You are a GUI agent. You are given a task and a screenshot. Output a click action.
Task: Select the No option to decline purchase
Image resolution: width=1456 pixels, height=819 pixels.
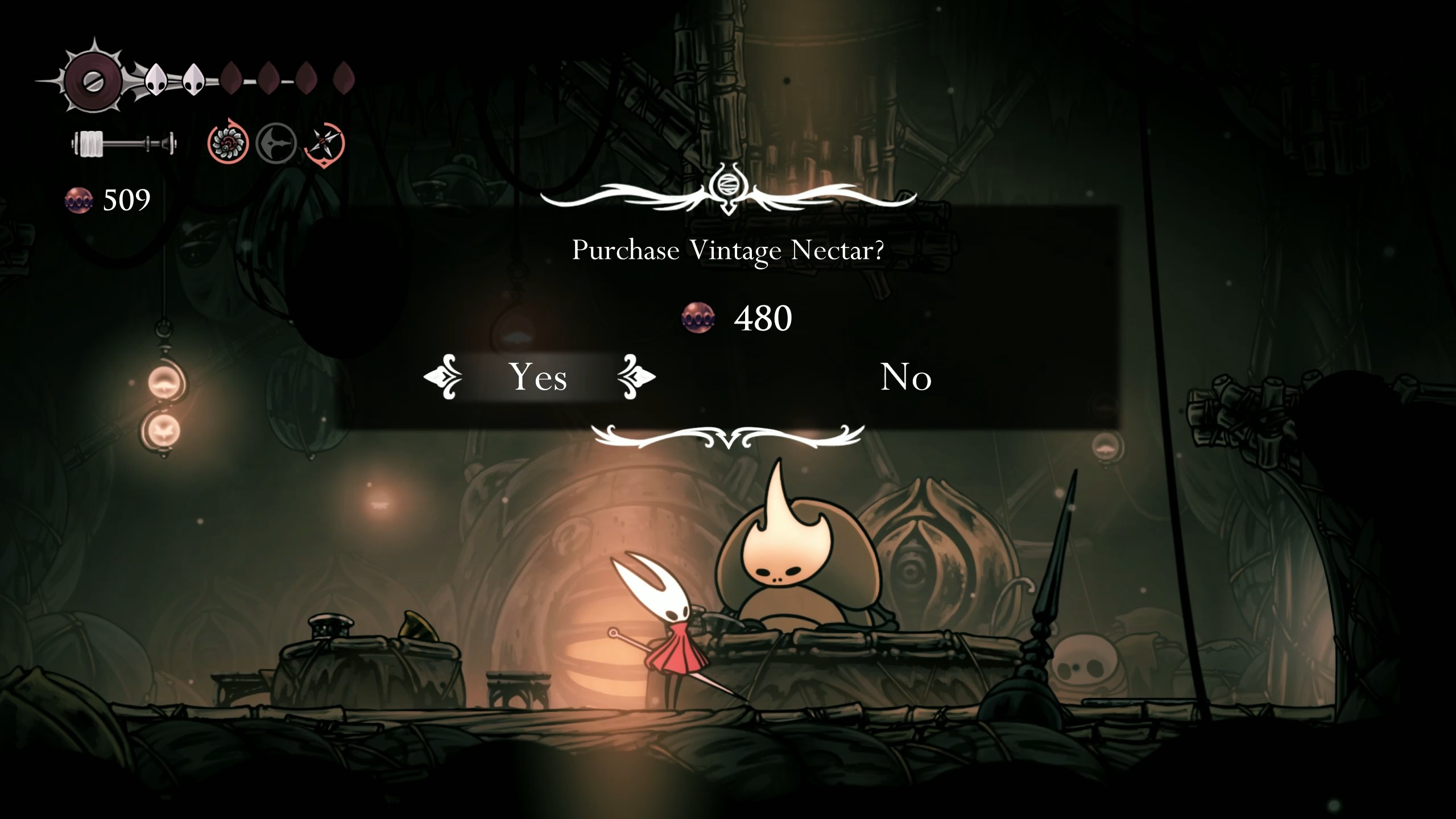click(x=906, y=377)
